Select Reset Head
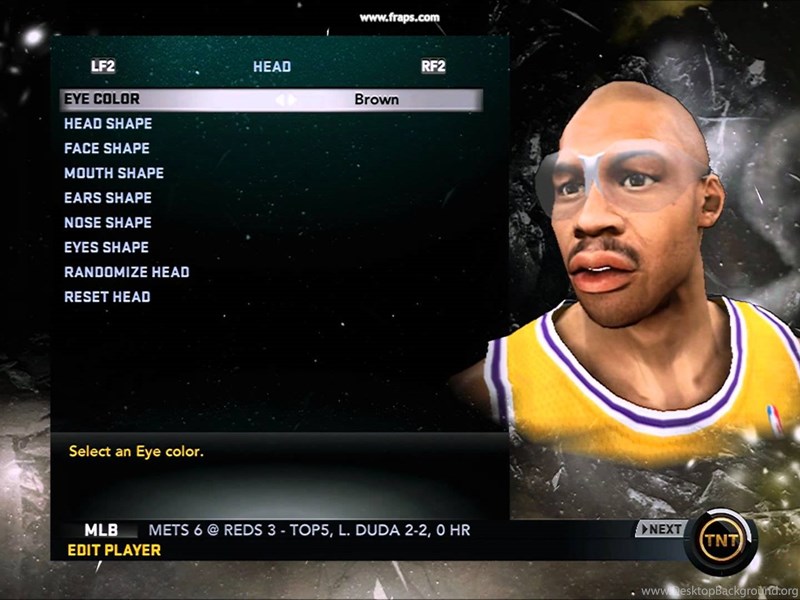 tap(107, 297)
